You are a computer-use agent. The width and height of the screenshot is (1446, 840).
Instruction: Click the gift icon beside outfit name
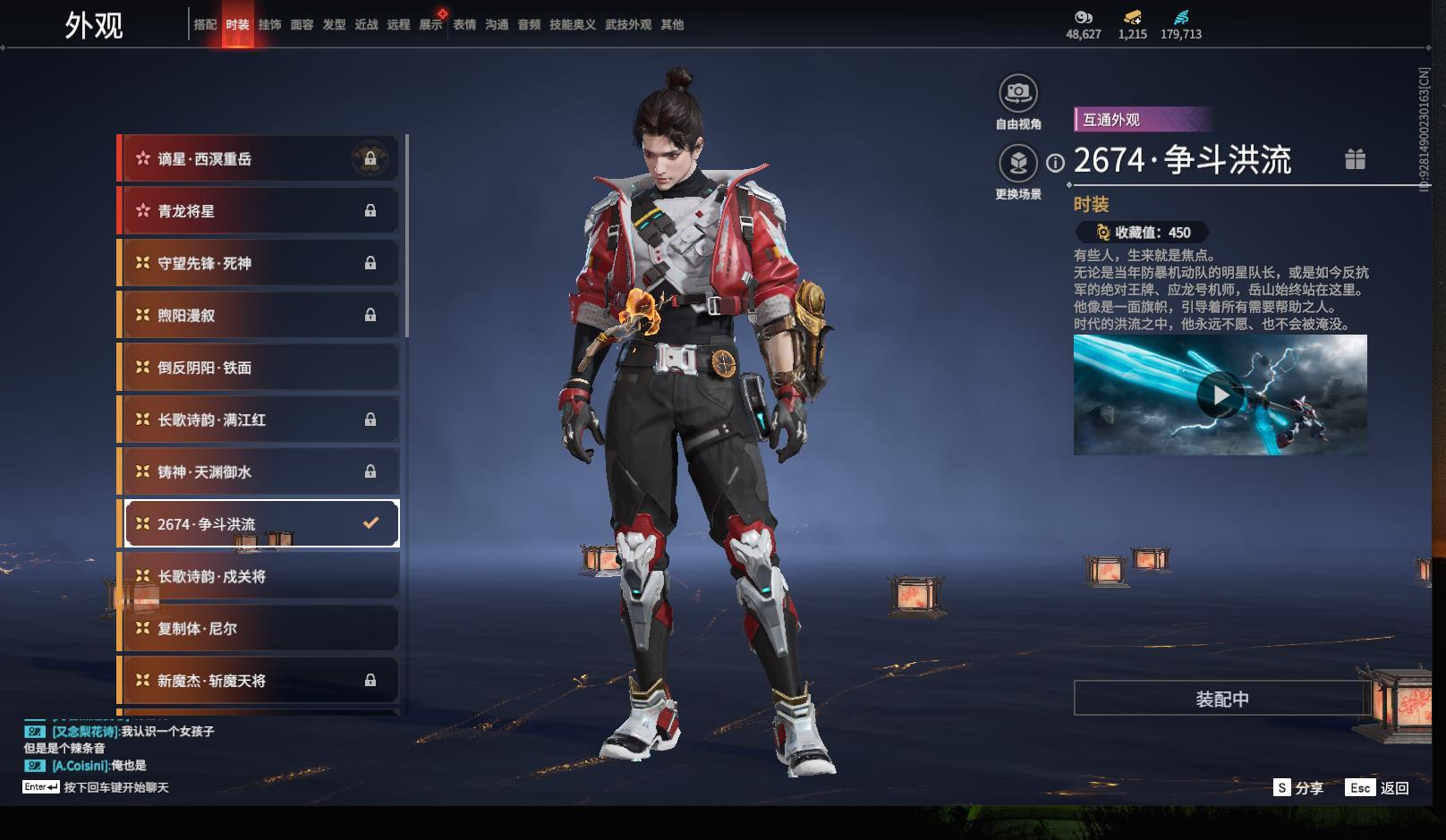(x=1355, y=159)
